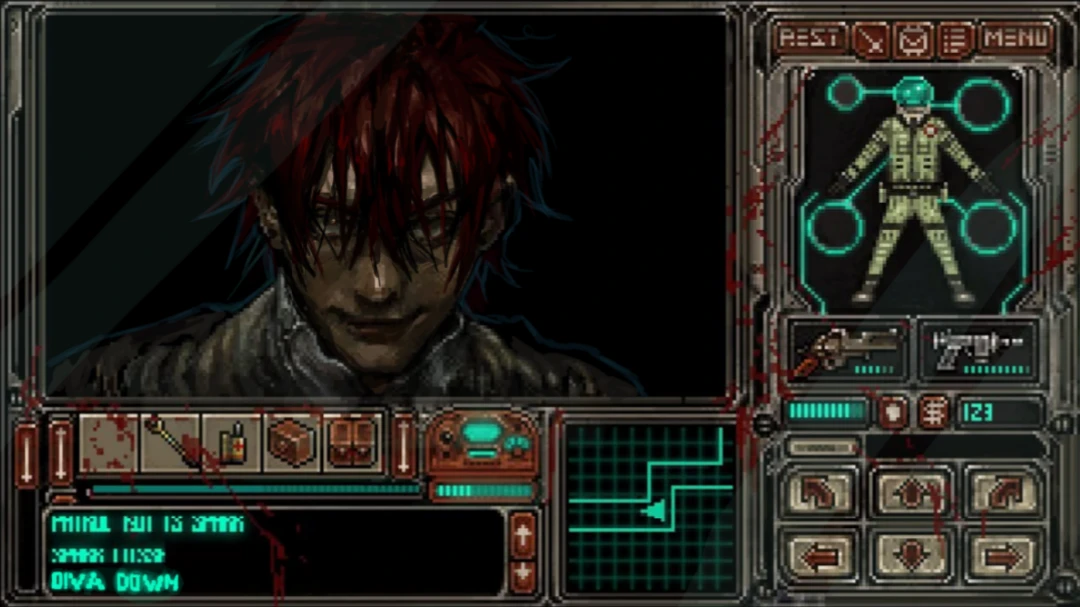Move backward with the down arrow
This screenshot has width=1080, height=607.
point(911,553)
